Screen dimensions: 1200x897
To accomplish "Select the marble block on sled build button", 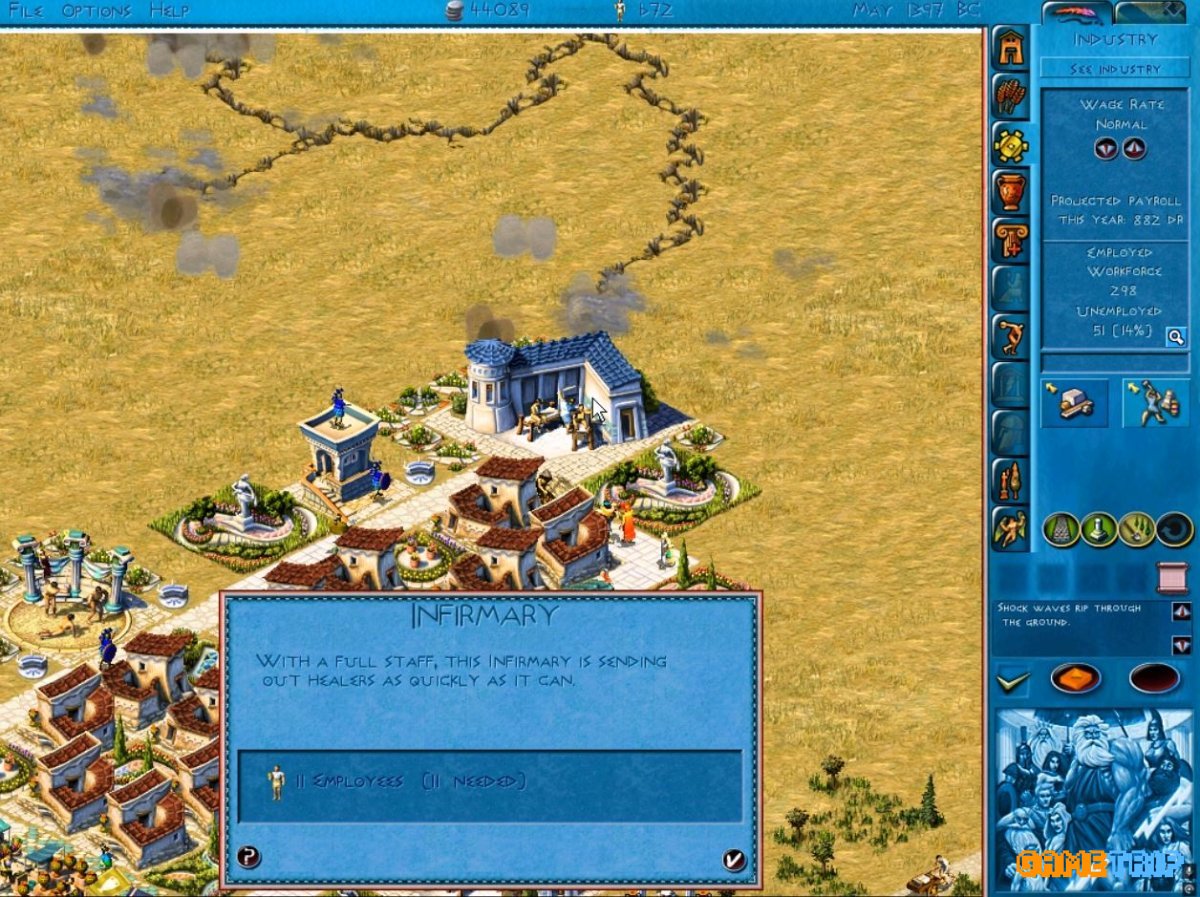I will 1075,403.
